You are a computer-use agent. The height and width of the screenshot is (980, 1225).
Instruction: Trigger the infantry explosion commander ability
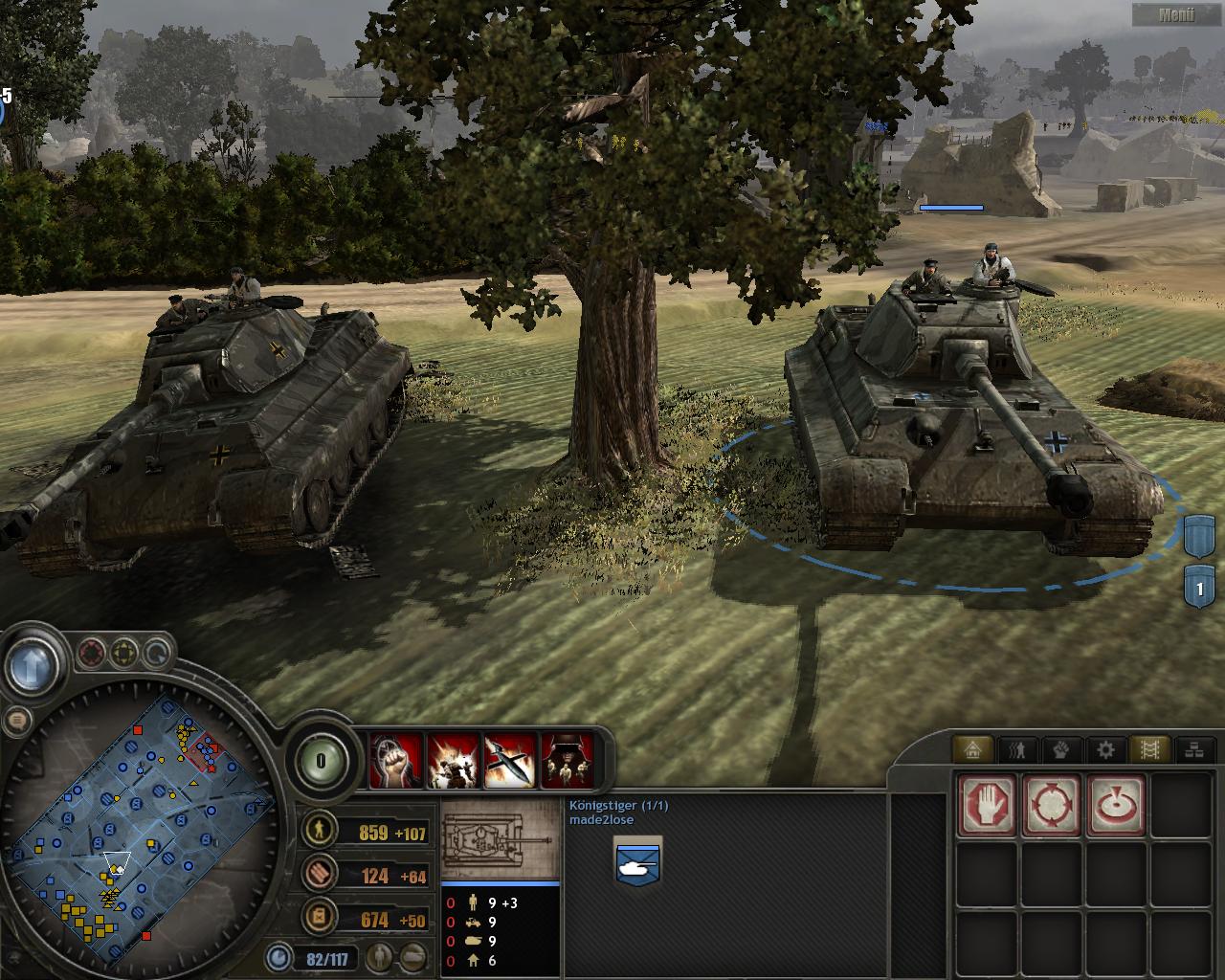coord(453,761)
